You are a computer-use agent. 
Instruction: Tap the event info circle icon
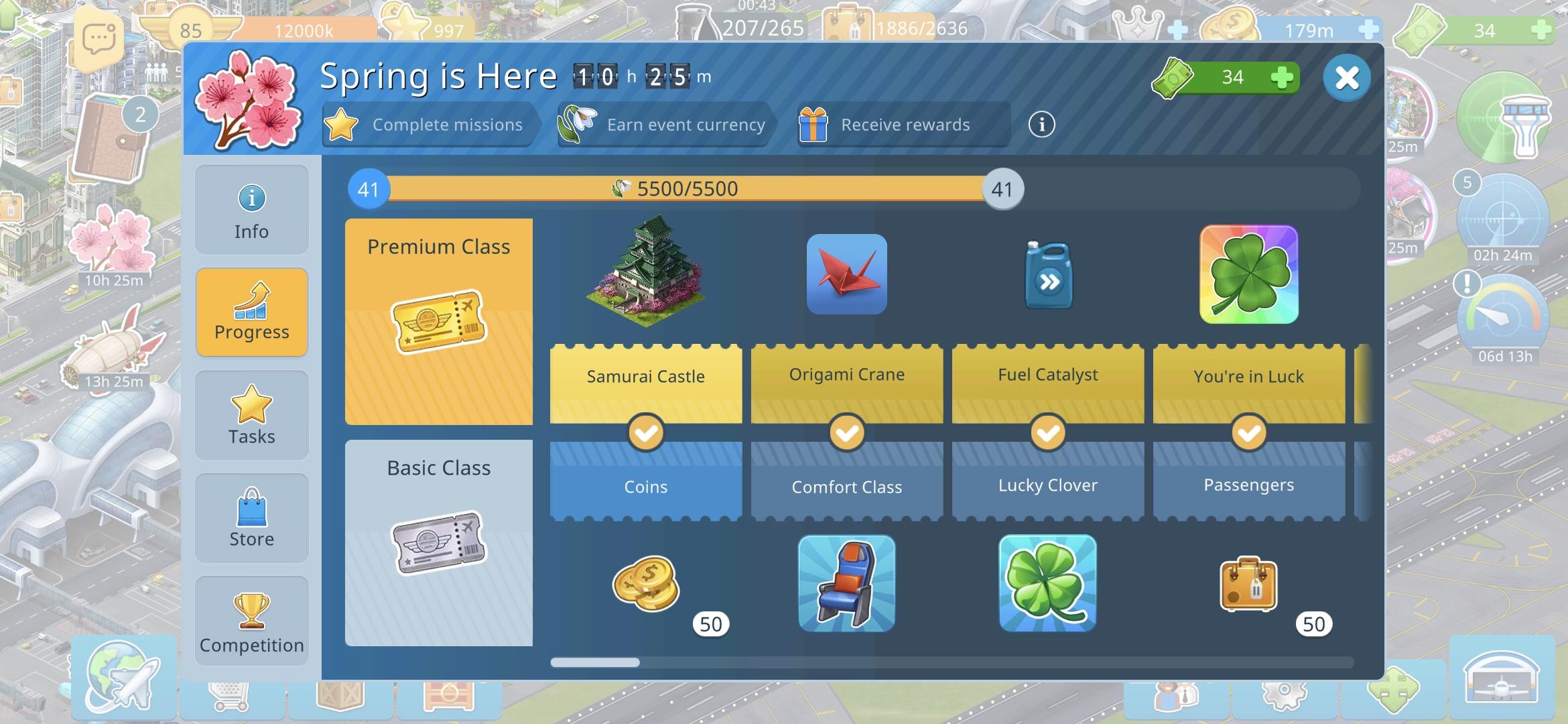click(x=1041, y=125)
